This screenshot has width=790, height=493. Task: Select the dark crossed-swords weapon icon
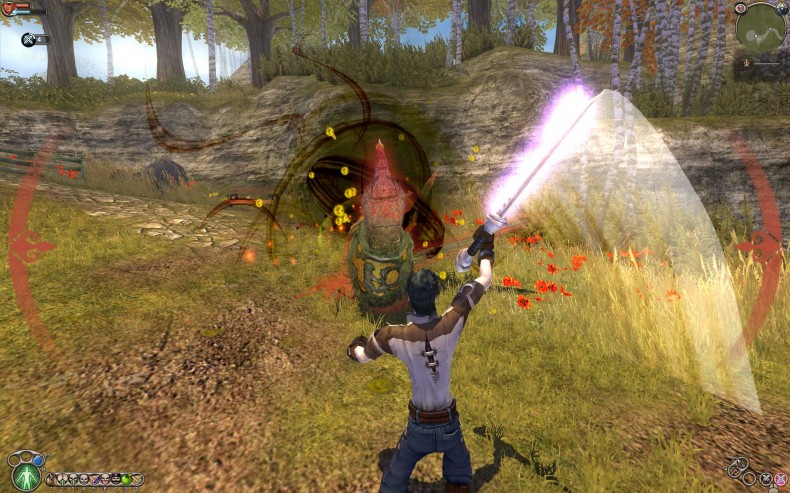click(x=766, y=480)
